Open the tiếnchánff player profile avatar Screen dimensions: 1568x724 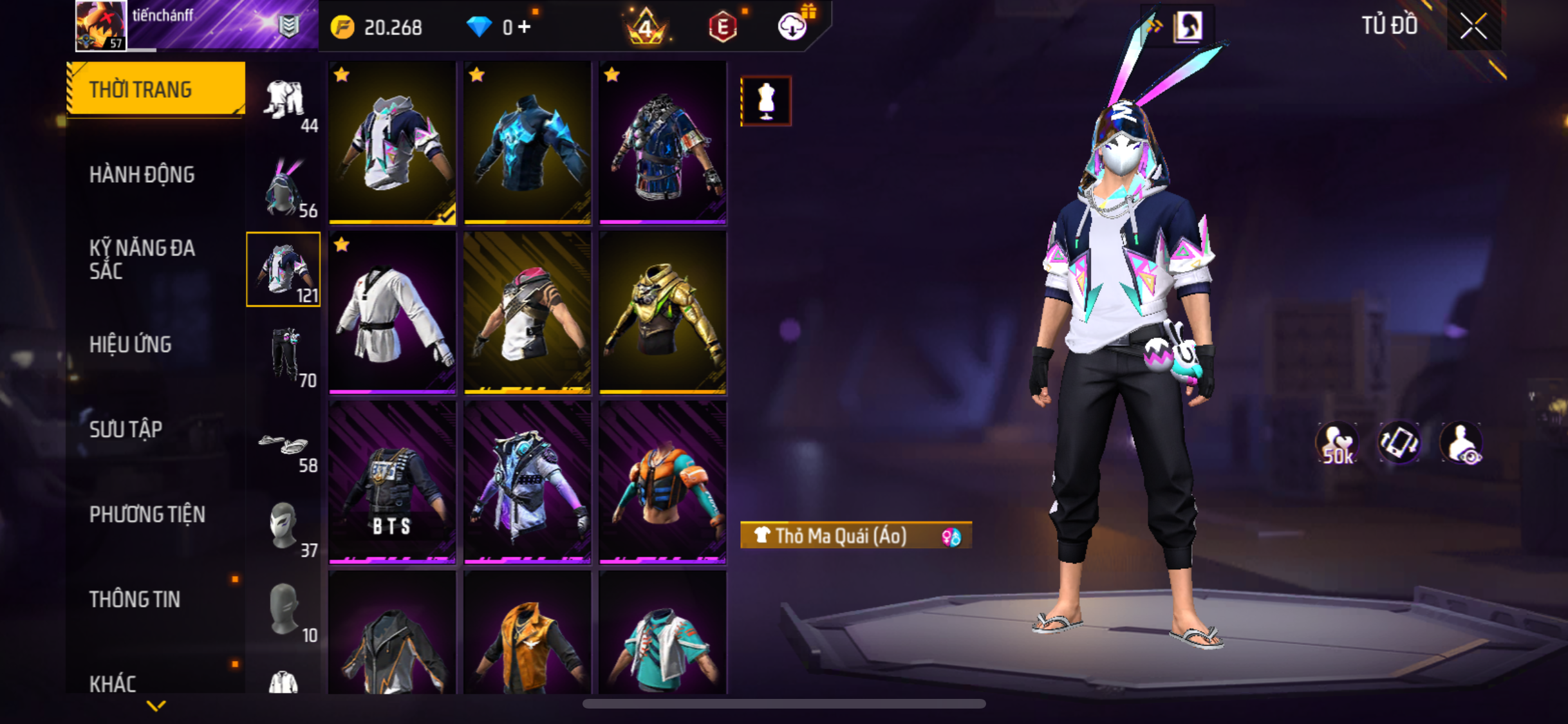pos(100,25)
